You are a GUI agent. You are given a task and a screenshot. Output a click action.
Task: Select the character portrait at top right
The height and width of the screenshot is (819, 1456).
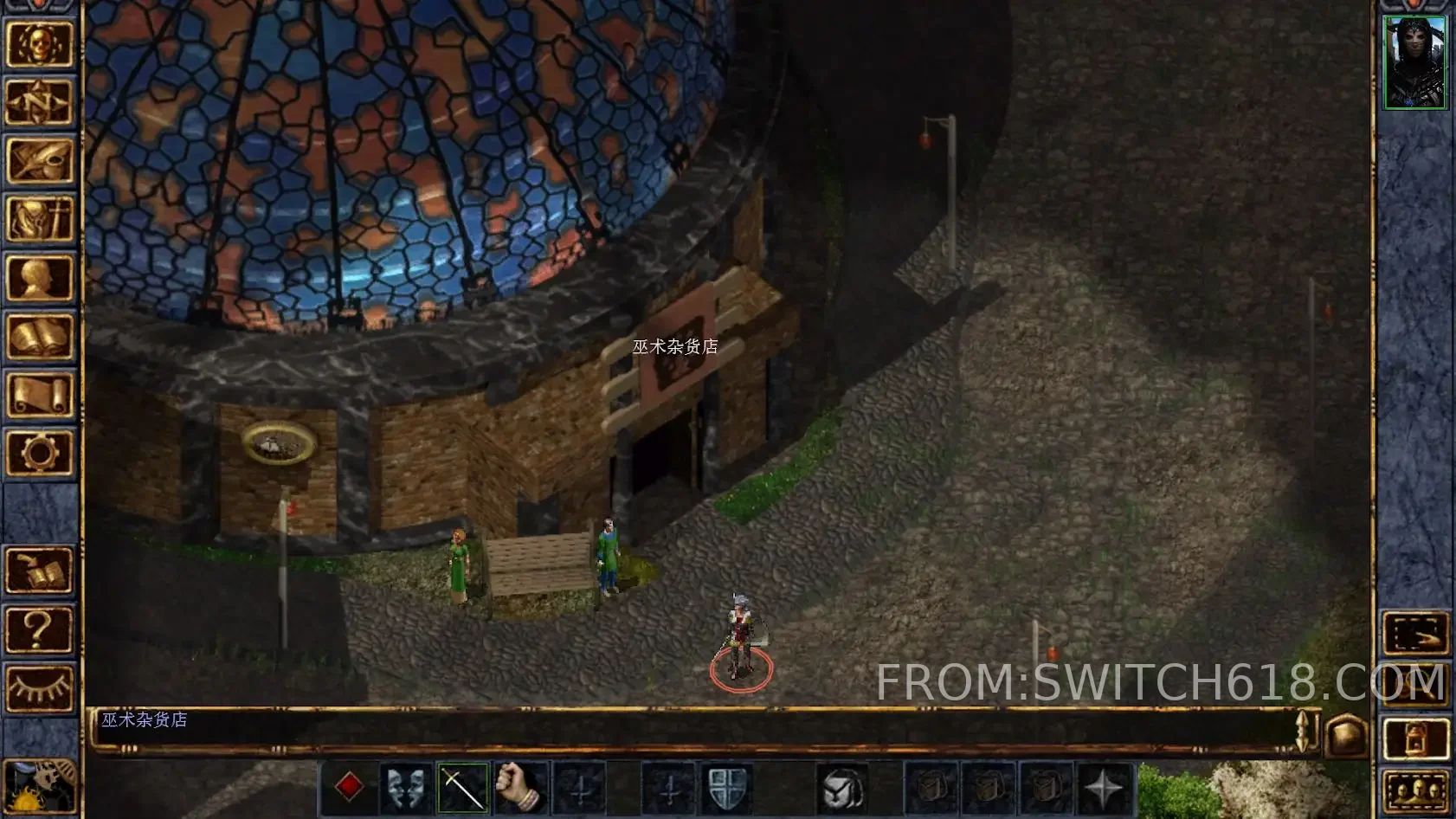coord(1416,61)
